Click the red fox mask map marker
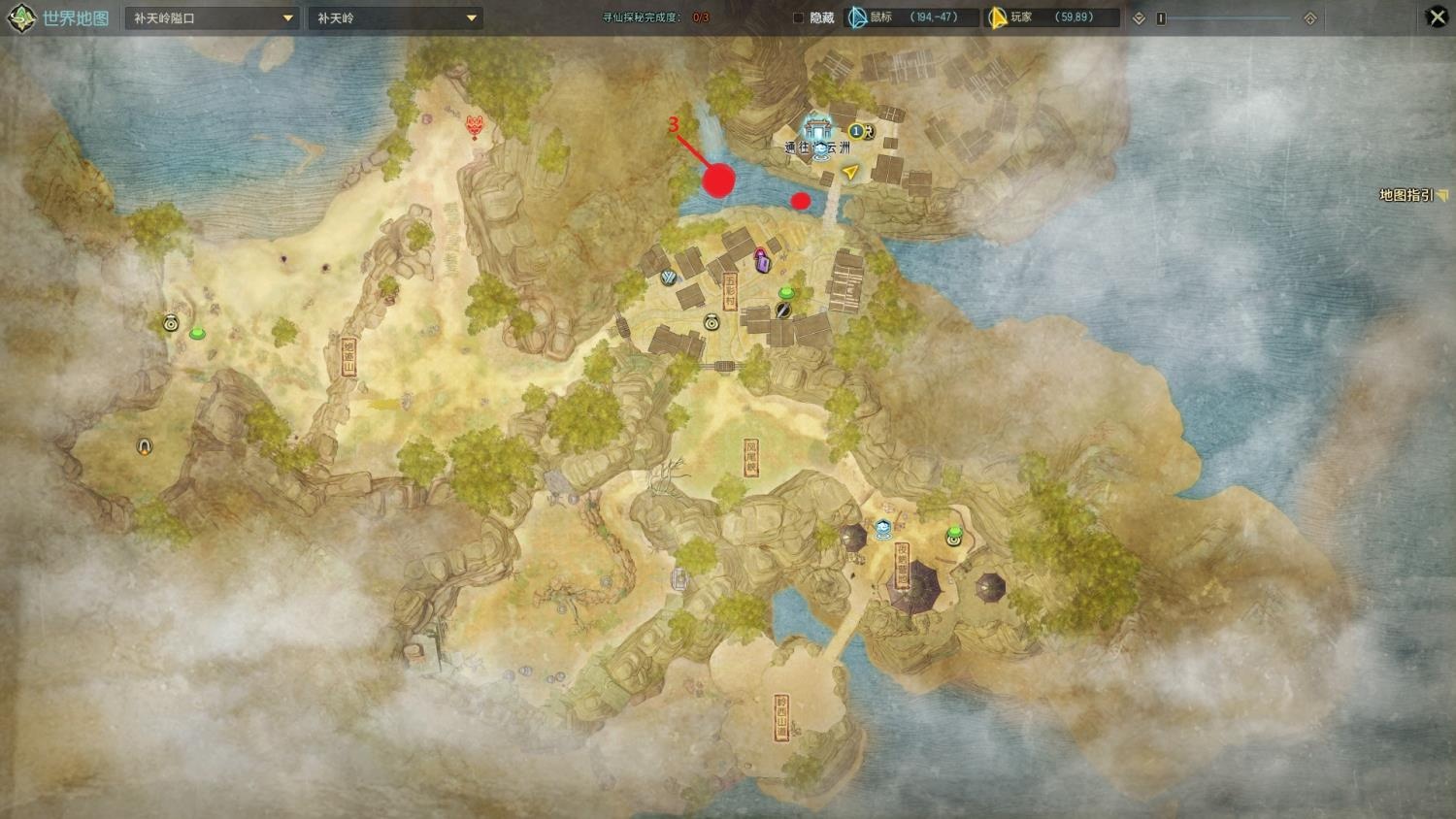The height and width of the screenshot is (819, 1456). coord(475,126)
